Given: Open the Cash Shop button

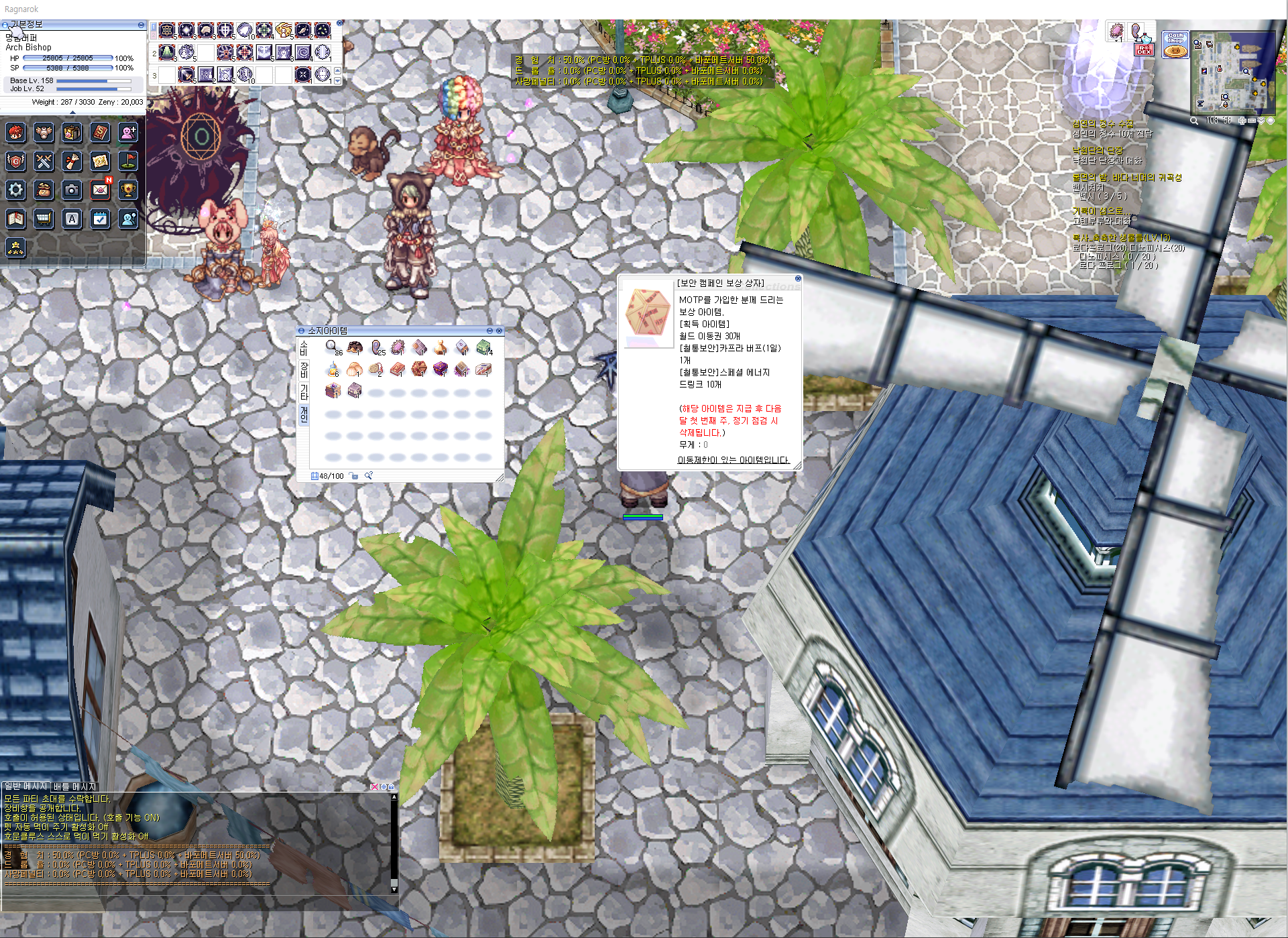Looking at the screenshot, I should (x=1175, y=44).
